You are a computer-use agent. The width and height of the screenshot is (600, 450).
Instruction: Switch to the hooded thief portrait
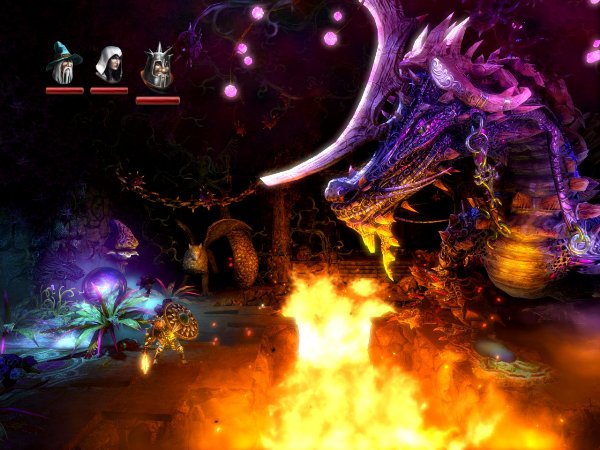coord(108,64)
